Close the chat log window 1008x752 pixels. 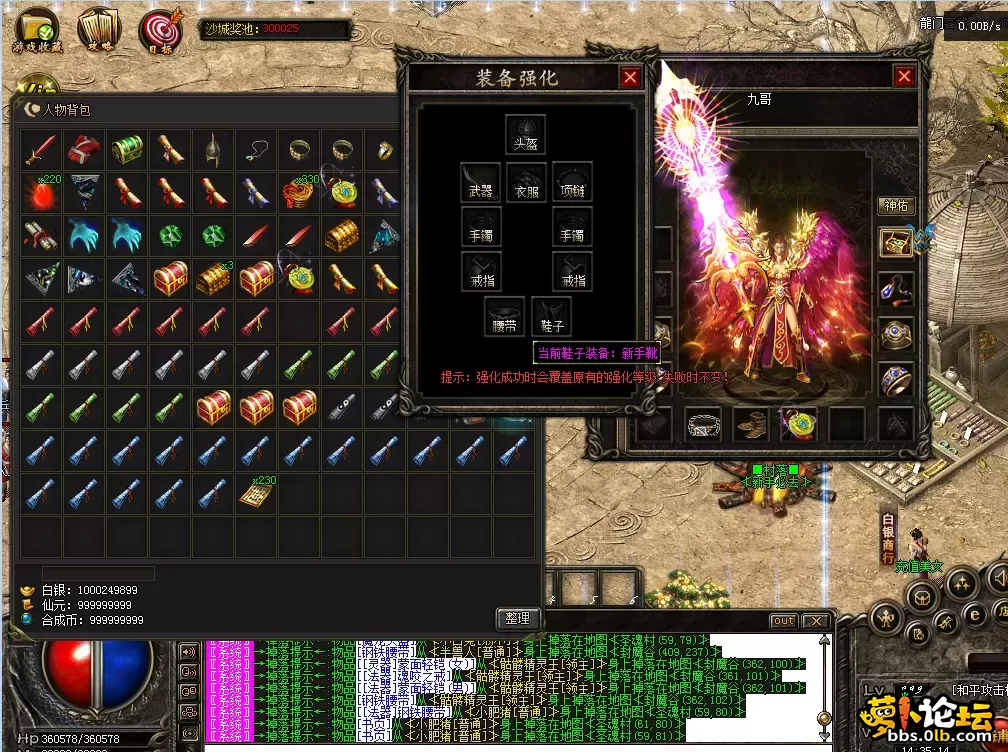[816, 621]
